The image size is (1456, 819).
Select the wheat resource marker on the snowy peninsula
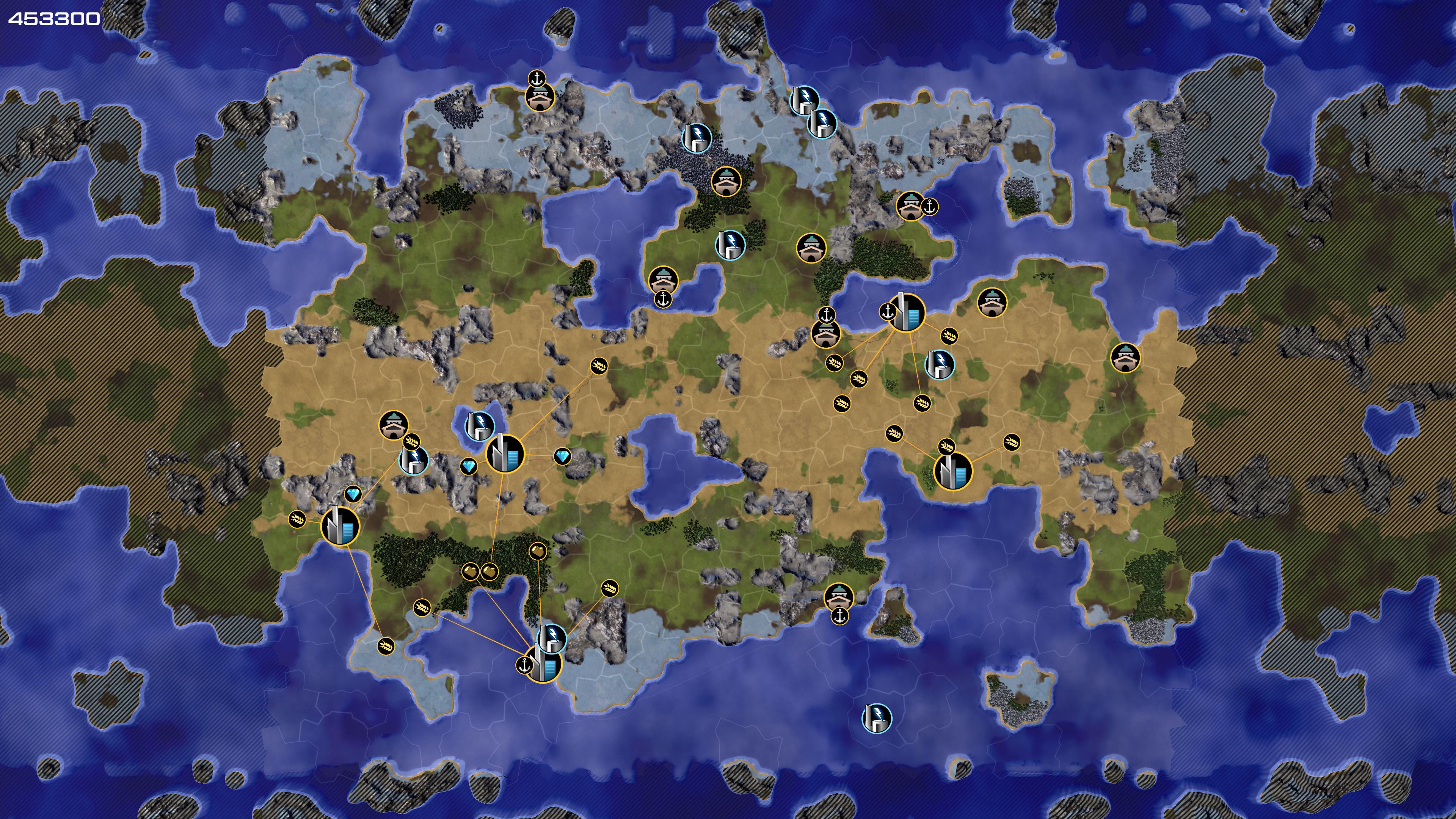[386, 645]
